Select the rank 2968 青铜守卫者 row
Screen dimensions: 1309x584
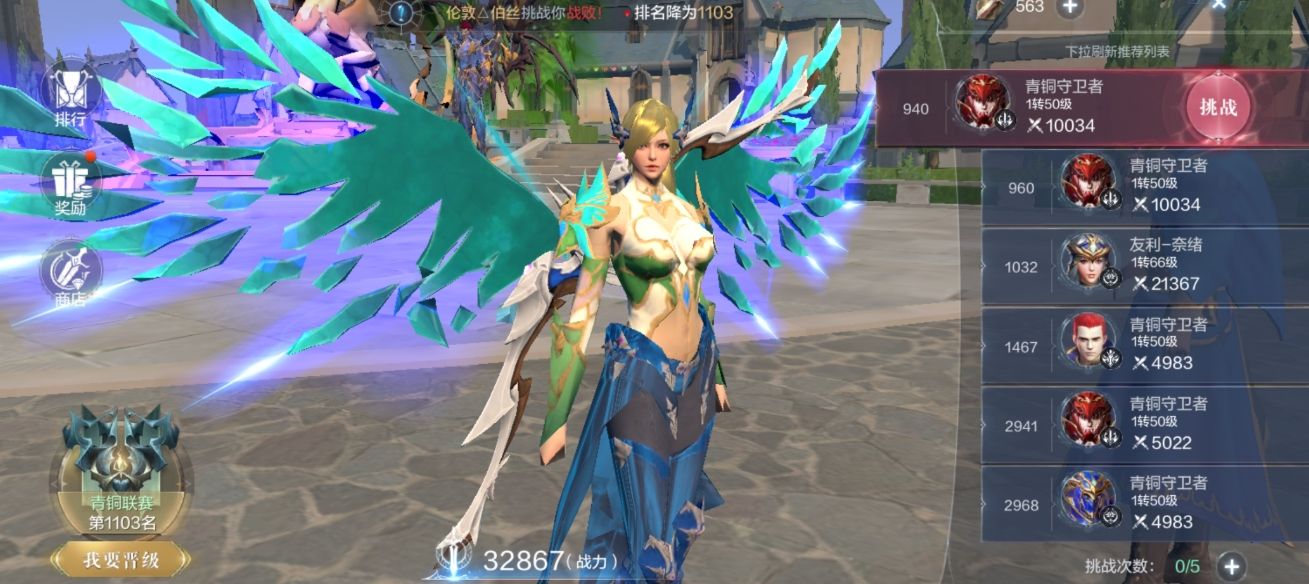[x=1130, y=504]
